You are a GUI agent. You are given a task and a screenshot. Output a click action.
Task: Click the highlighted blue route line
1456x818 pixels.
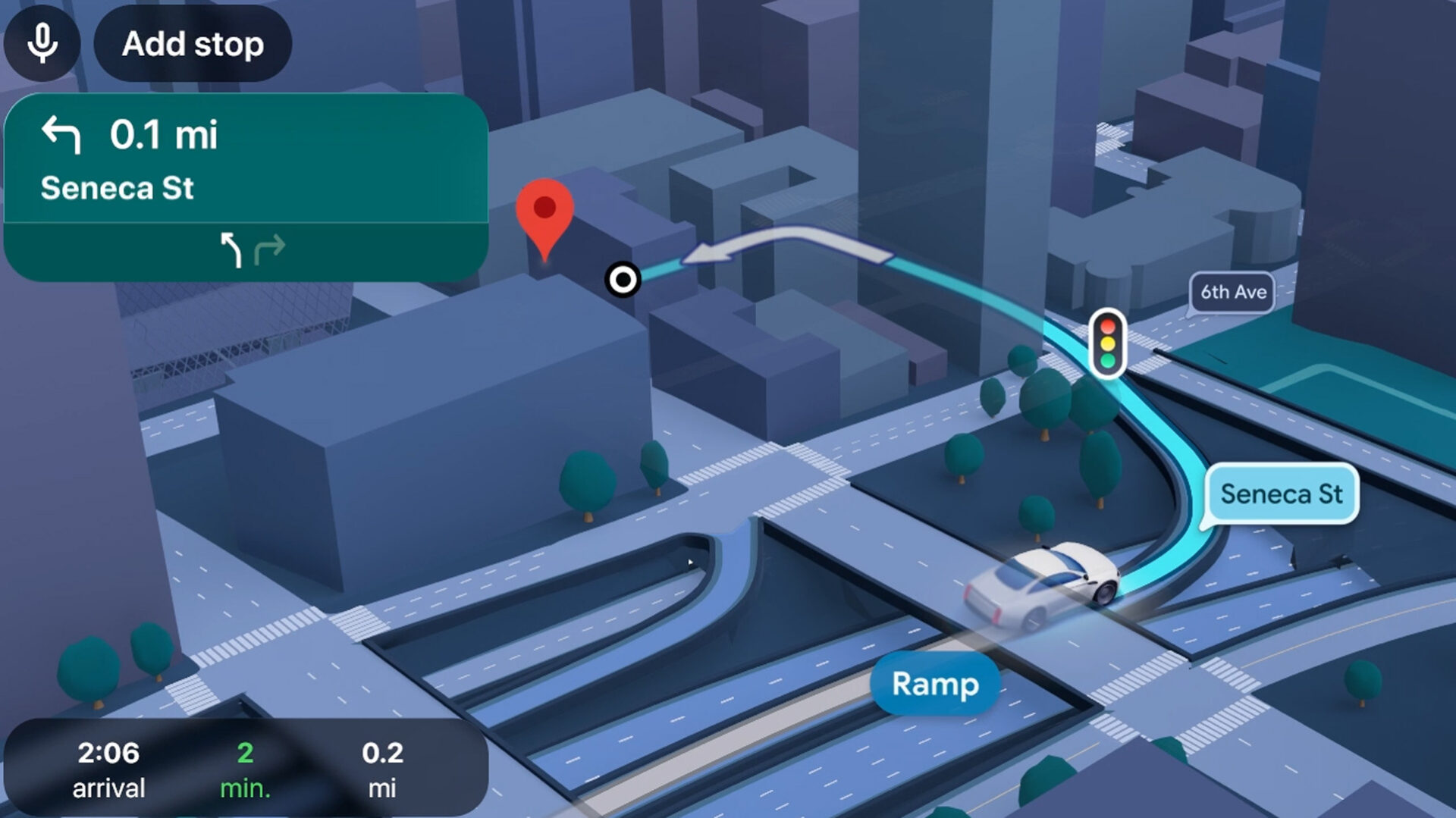tap(1160, 425)
